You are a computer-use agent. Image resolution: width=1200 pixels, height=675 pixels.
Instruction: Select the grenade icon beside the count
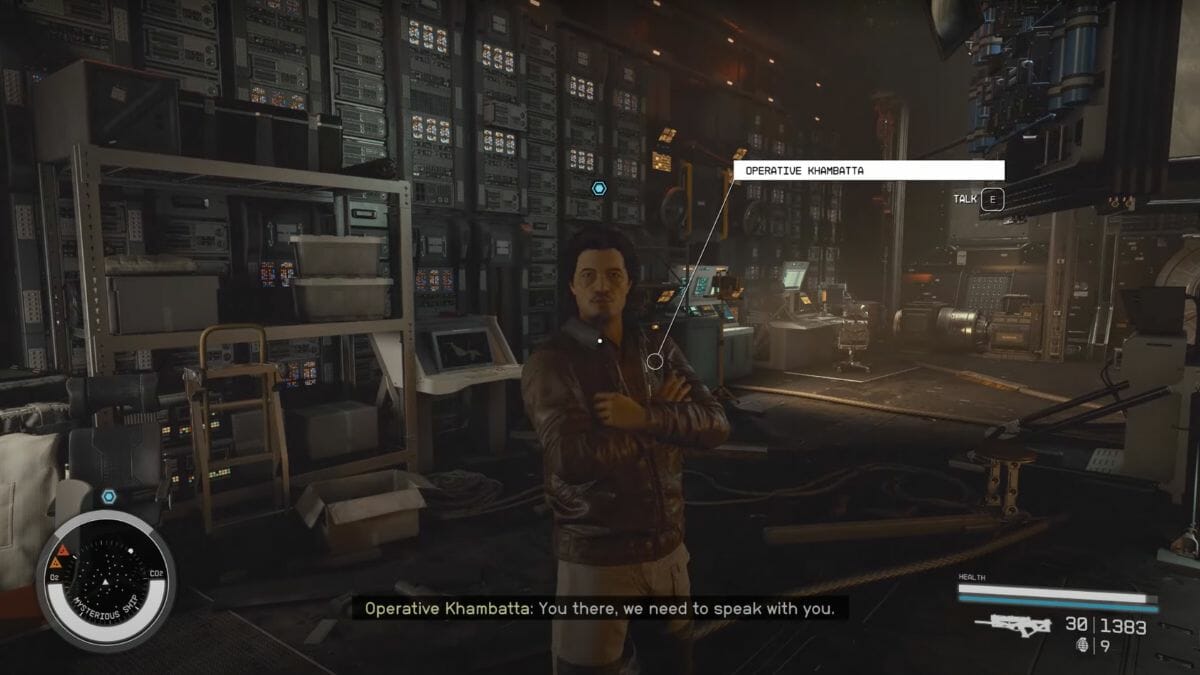point(1081,647)
